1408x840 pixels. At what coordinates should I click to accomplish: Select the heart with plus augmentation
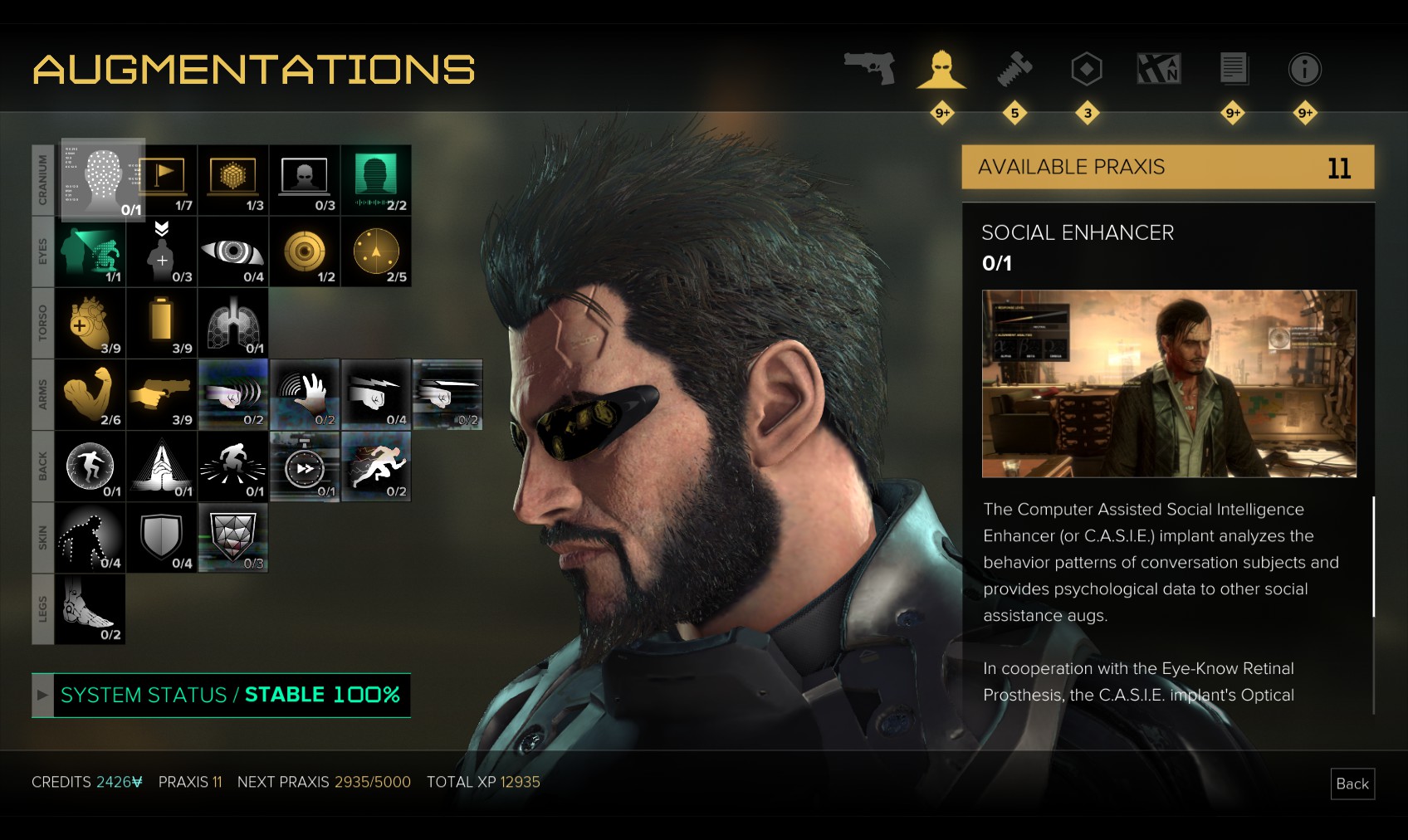90,323
